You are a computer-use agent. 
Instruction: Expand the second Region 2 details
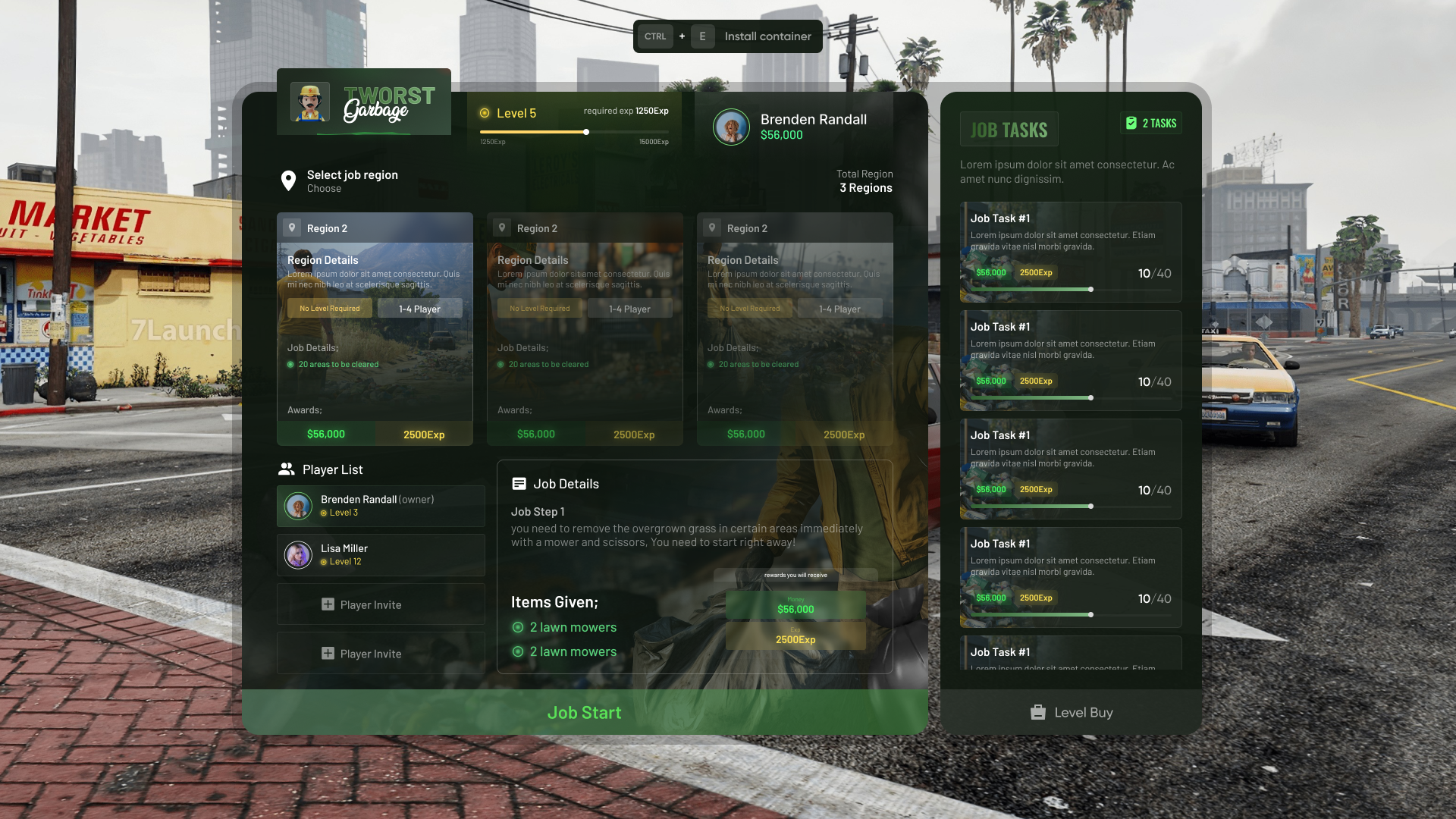584,326
